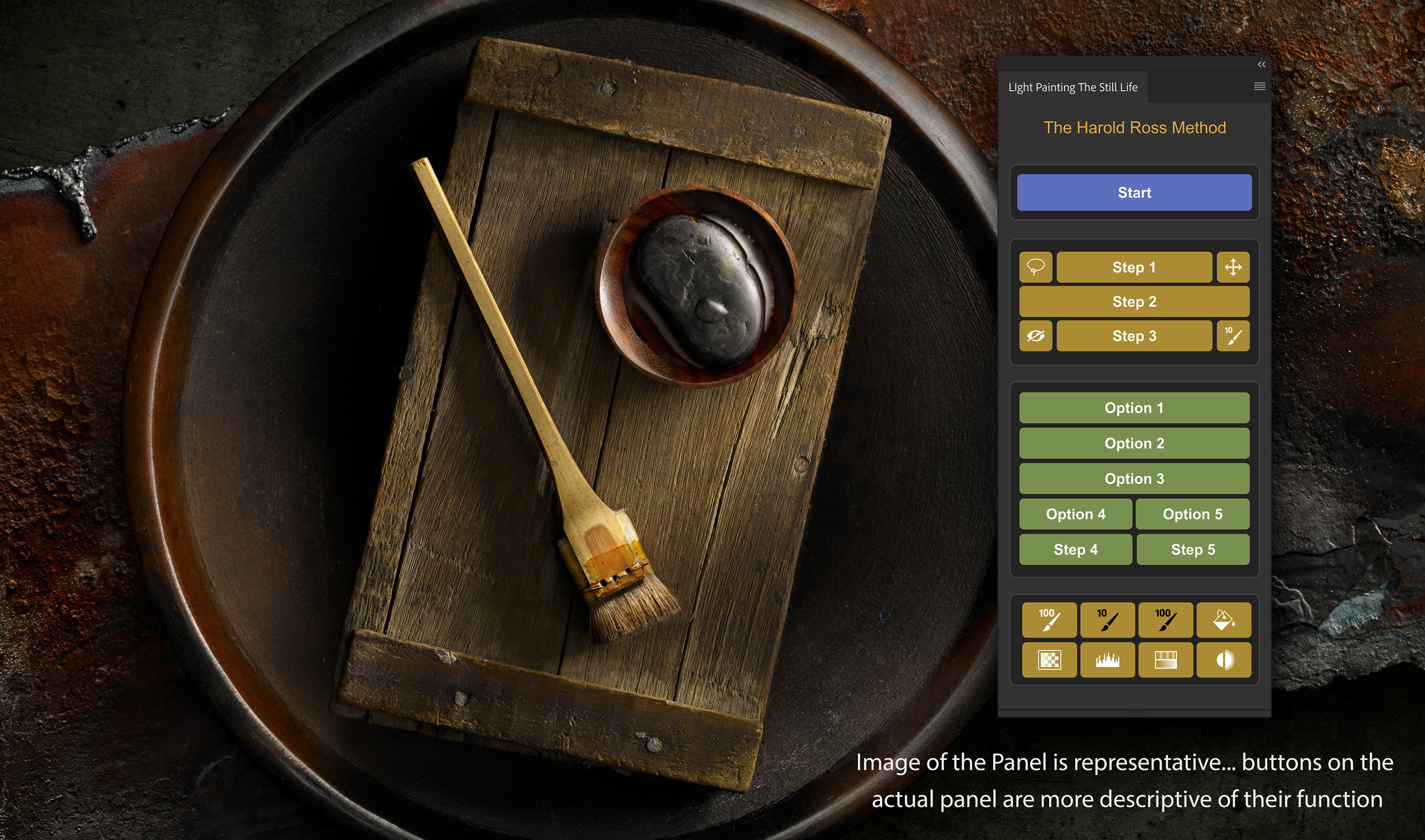Click the blue Start button
This screenshot has height=840, width=1425.
[1134, 192]
